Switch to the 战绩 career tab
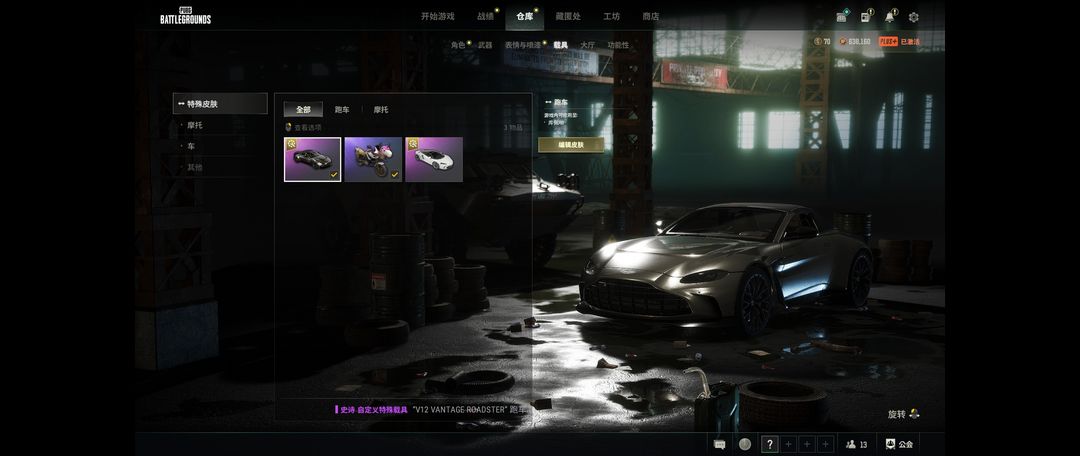The height and width of the screenshot is (456, 1080). tap(485, 16)
